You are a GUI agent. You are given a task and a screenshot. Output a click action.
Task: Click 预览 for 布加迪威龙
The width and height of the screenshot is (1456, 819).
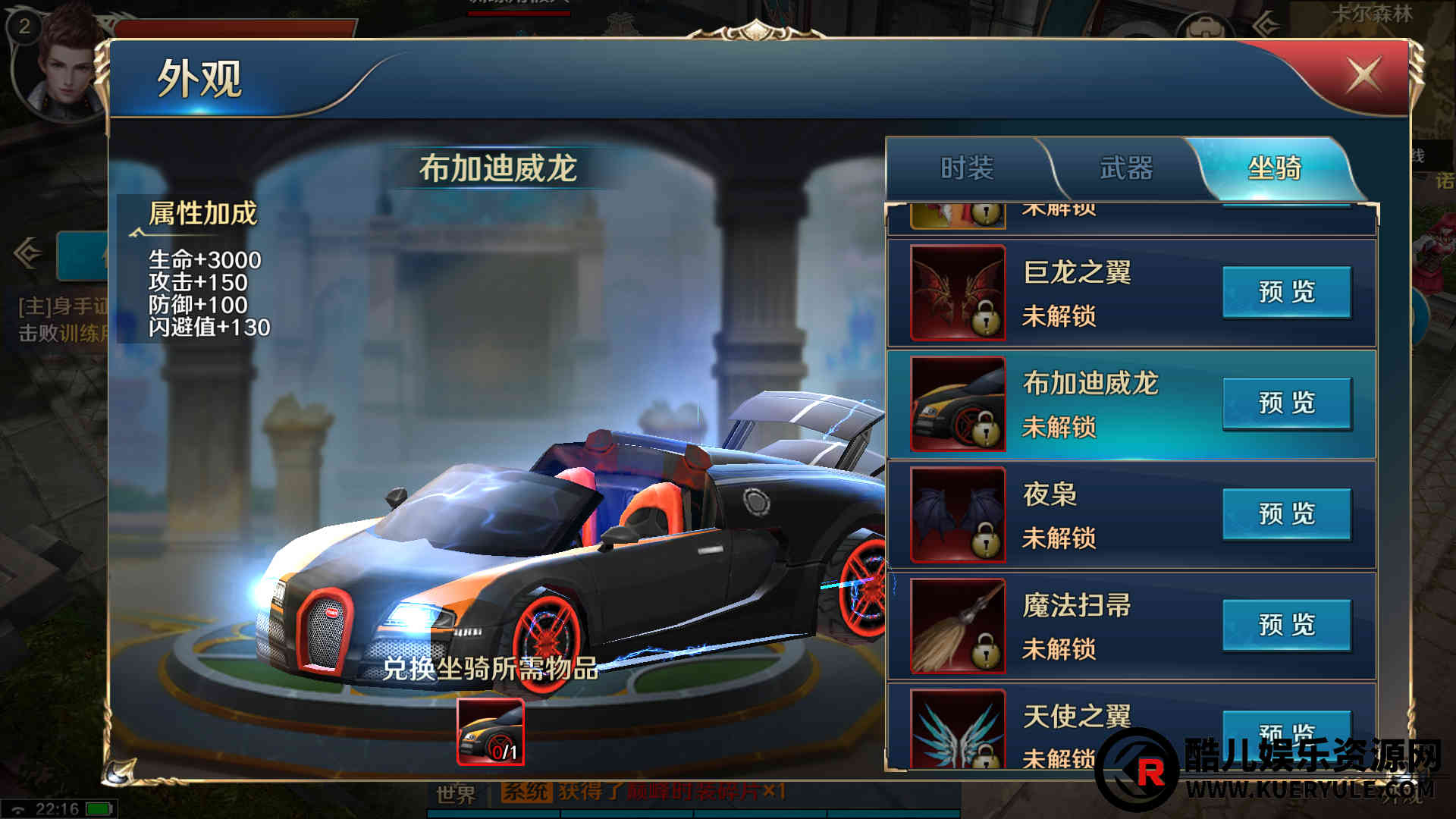pos(1286,403)
